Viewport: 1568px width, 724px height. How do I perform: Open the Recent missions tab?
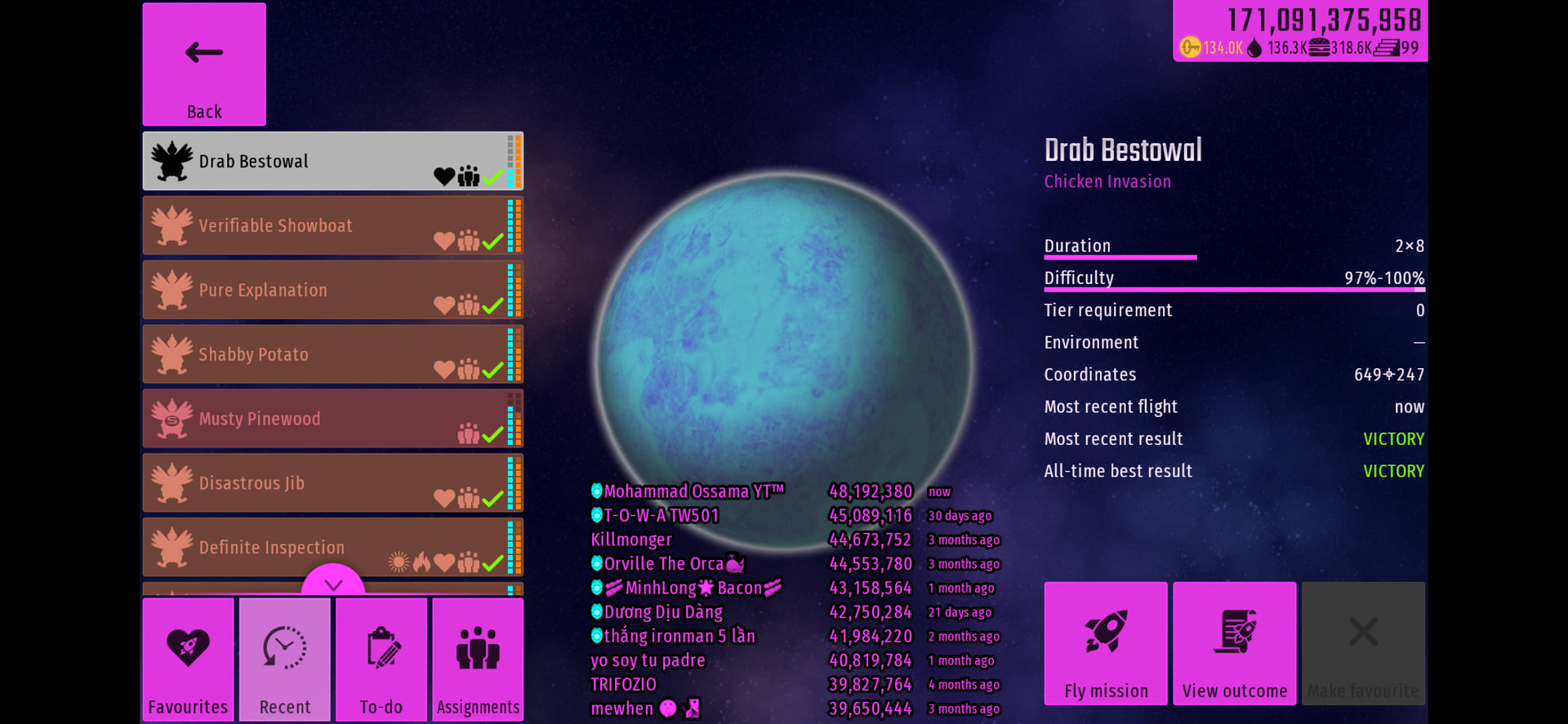[x=285, y=660]
